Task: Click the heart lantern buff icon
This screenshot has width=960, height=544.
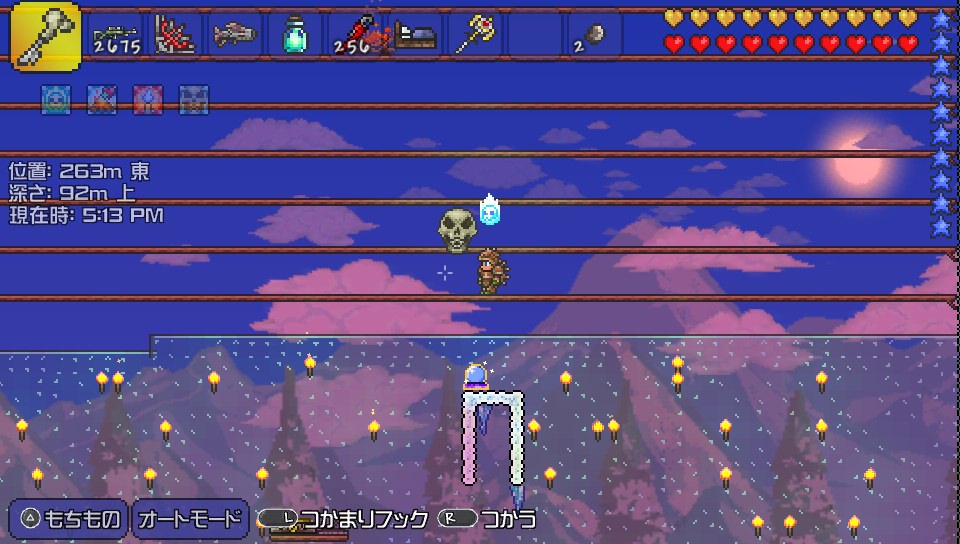Action: coord(147,98)
